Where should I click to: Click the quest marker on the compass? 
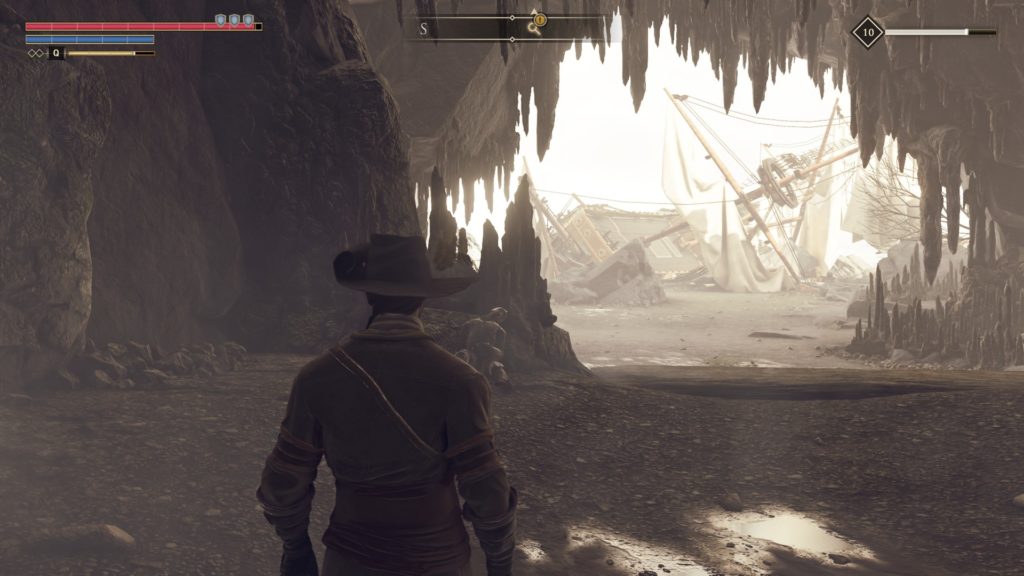click(540, 18)
